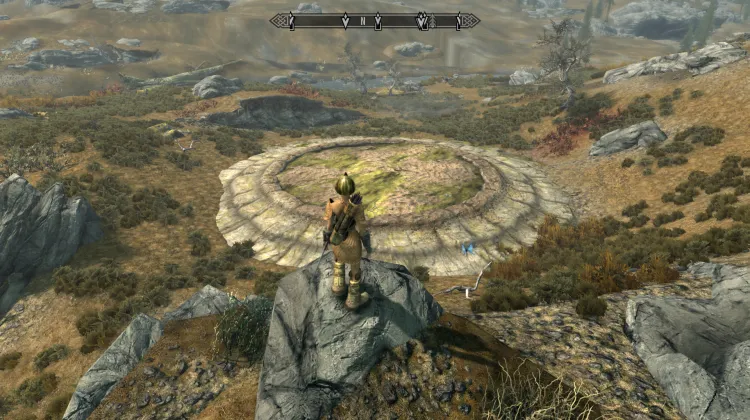Screen dimensions: 750x420
Task: Click the compass bar at top
Action: click(x=374, y=20)
